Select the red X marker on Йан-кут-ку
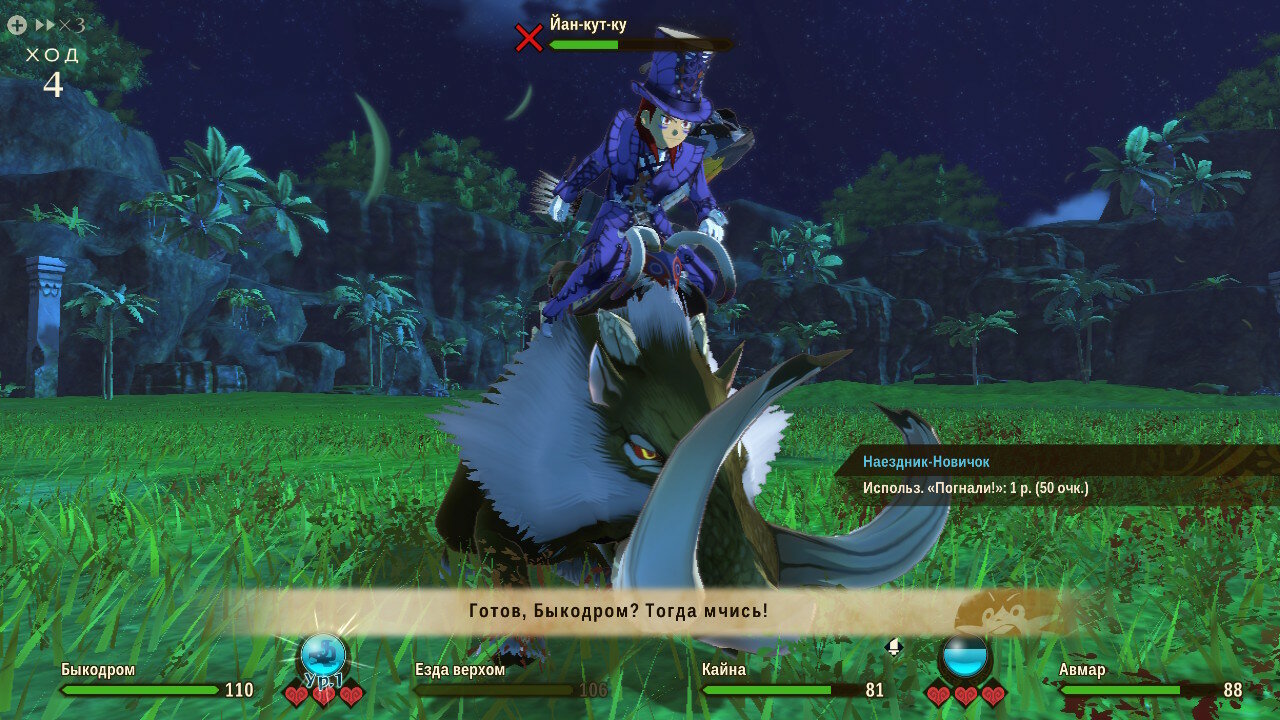The height and width of the screenshot is (720, 1280). 528,38
